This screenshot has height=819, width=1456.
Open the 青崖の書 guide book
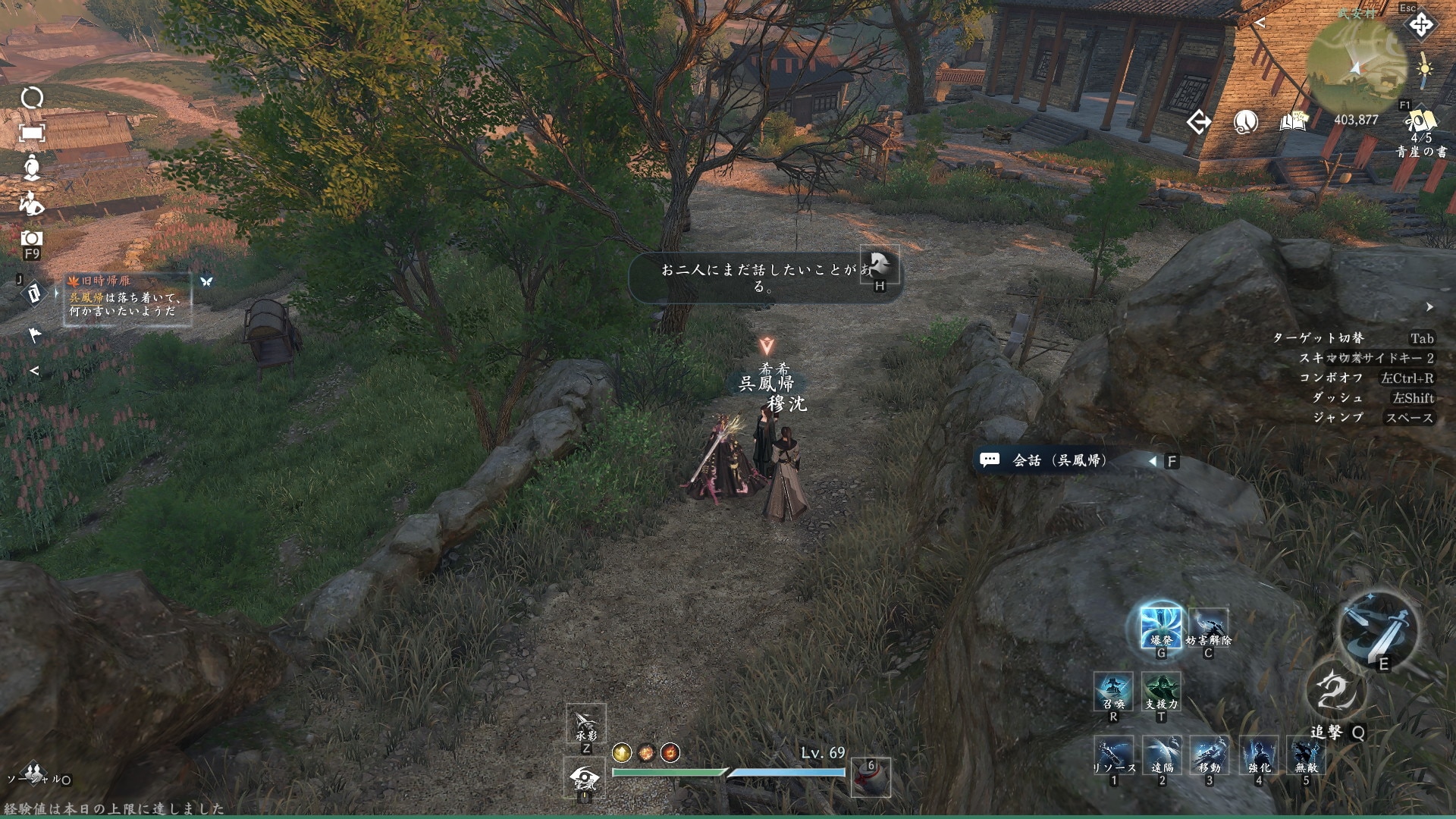1420,126
